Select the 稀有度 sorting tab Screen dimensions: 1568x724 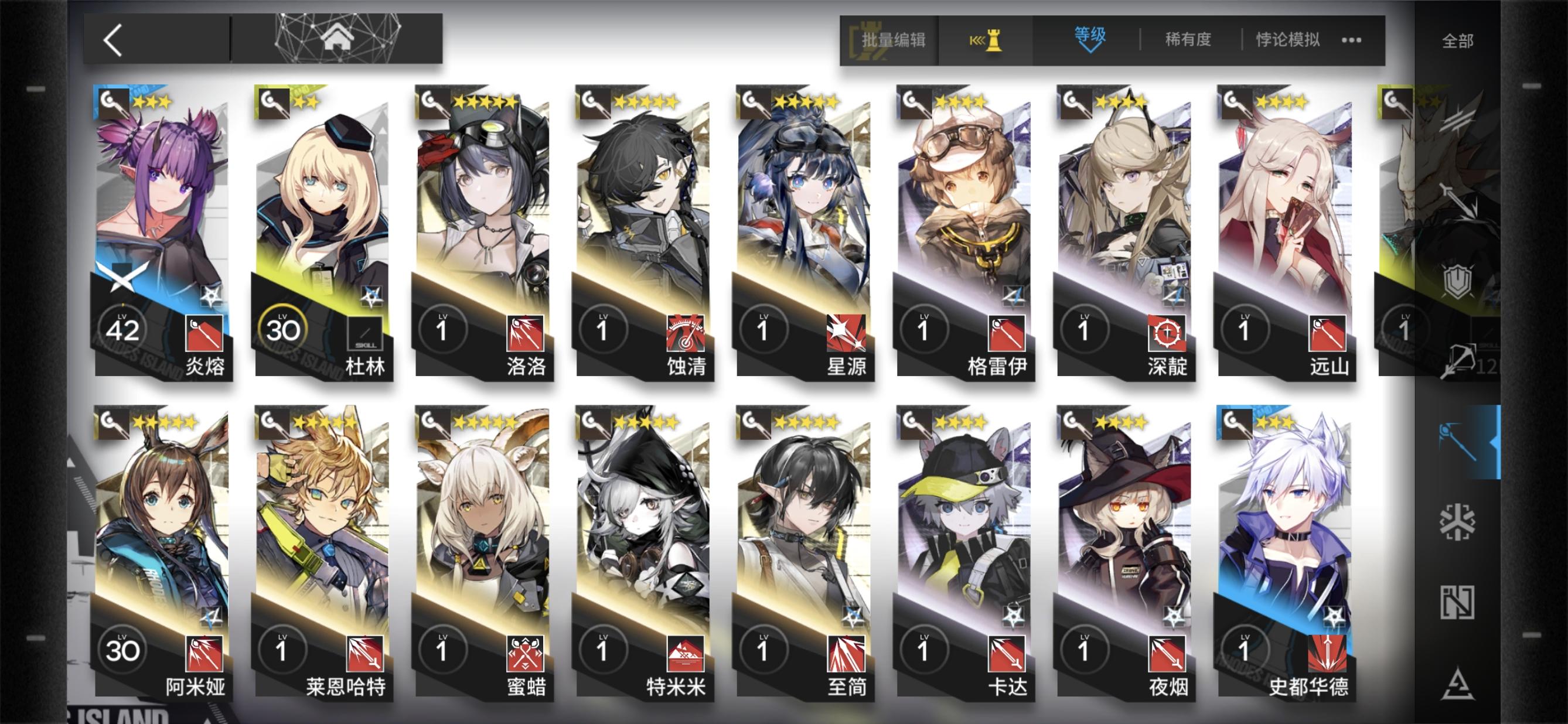point(1188,39)
